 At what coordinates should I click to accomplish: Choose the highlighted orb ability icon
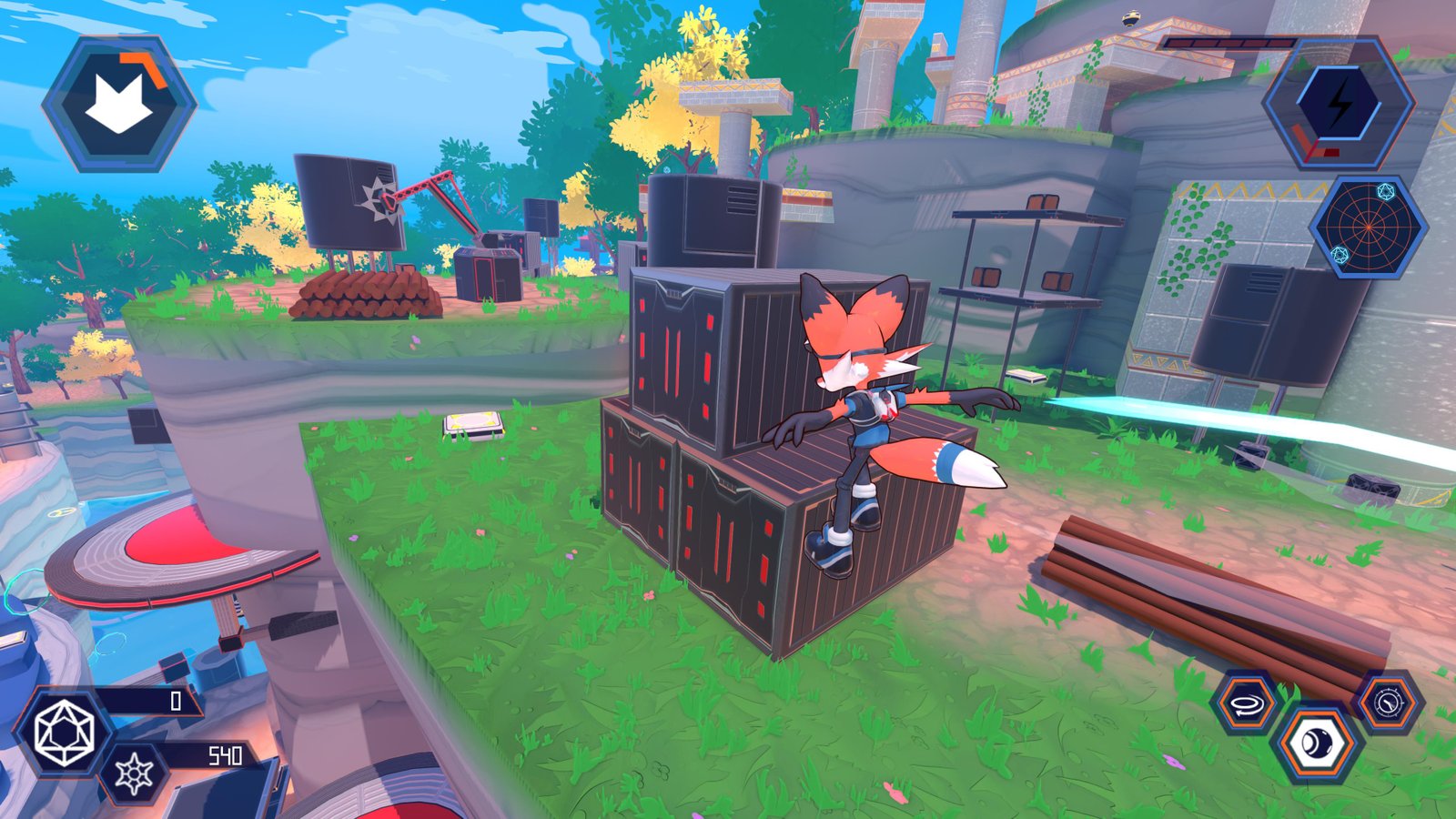pyautogui.click(x=1316, y=744)
